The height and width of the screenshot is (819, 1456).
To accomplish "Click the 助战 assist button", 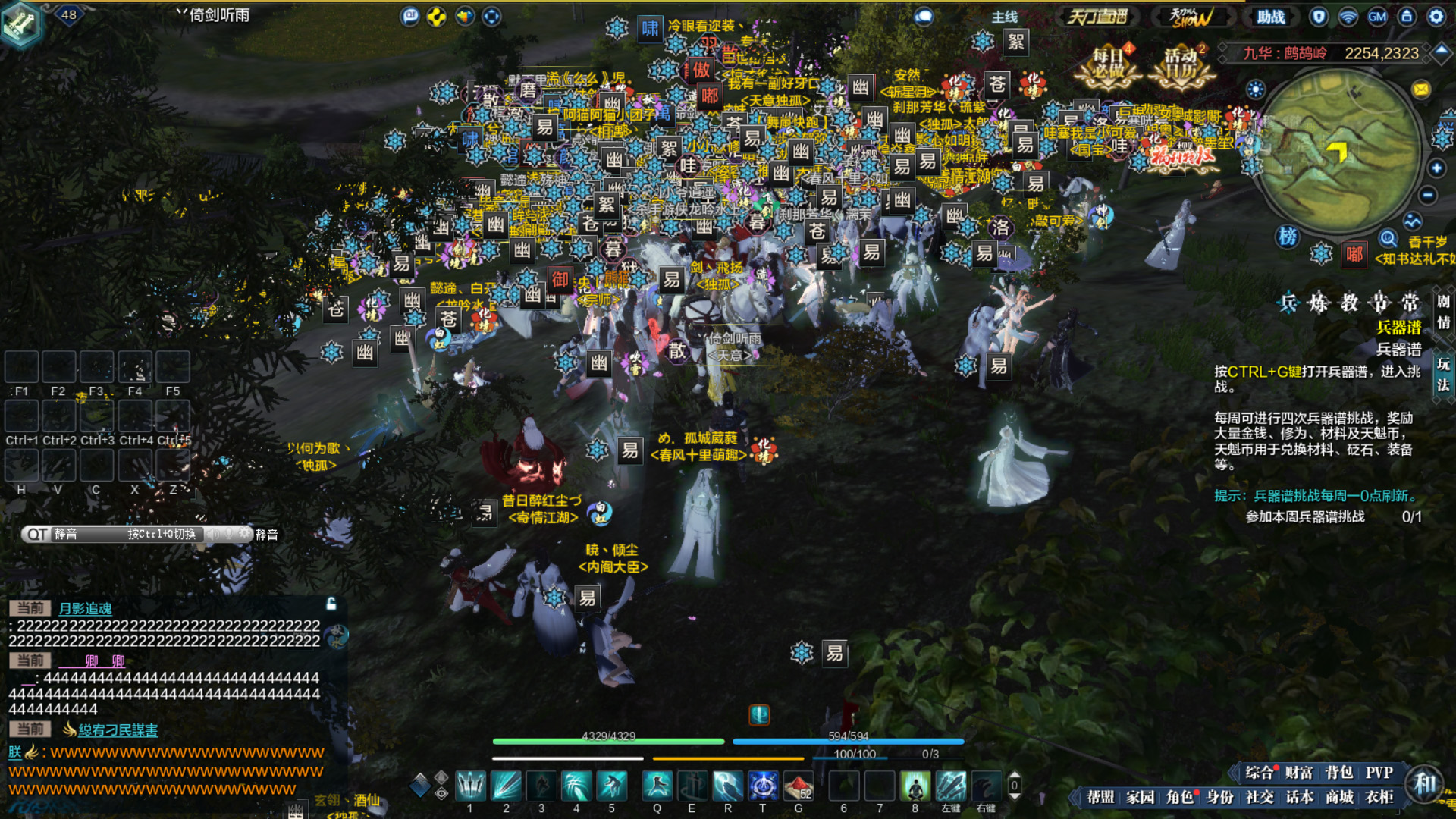I will point(1271,17).
